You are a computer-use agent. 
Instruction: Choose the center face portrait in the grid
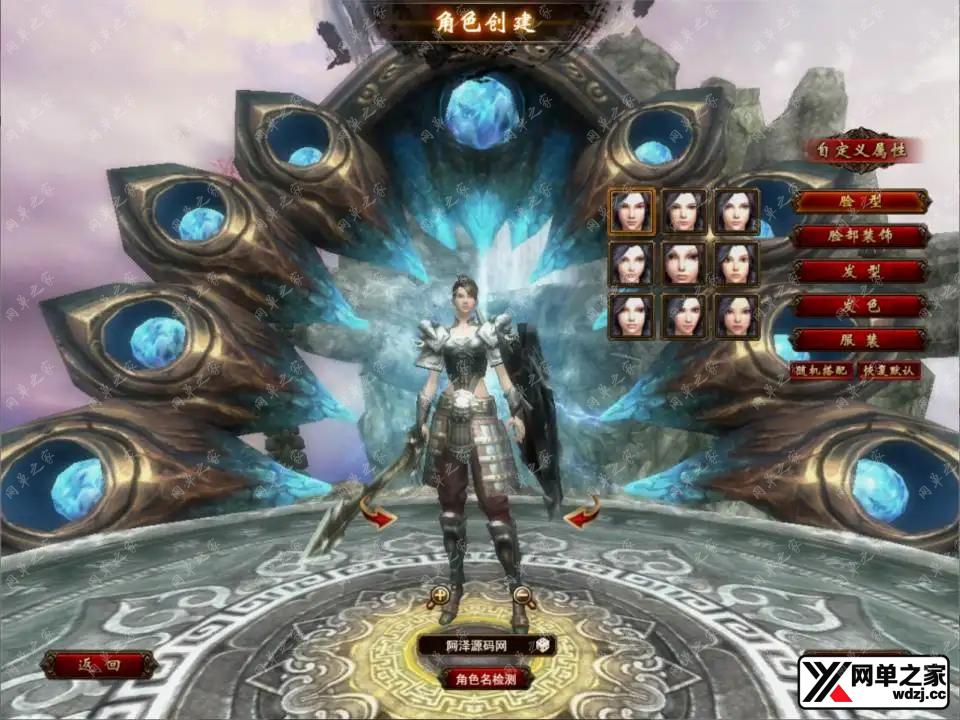click(685, 263)
